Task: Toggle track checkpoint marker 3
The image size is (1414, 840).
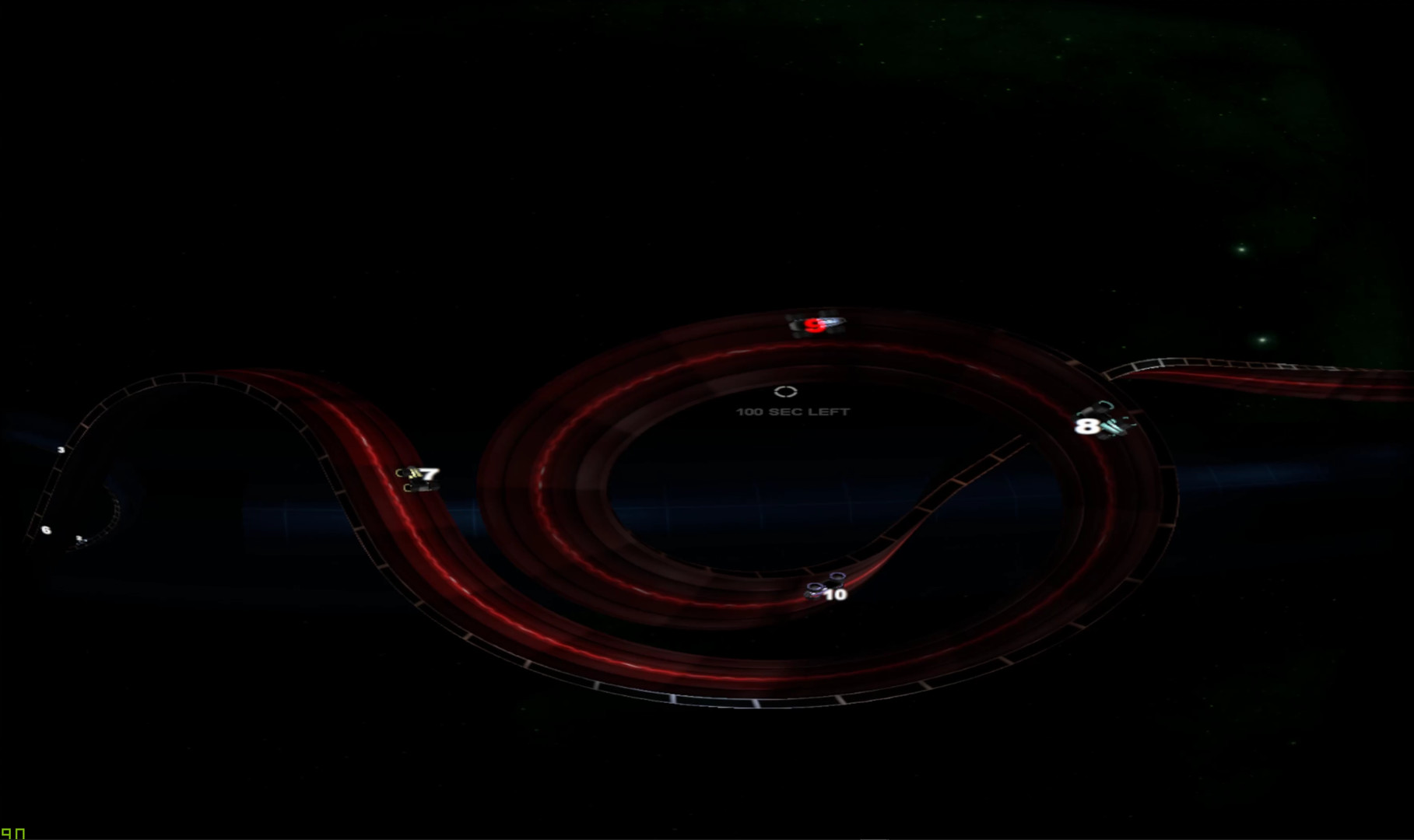Action: pos(61,450)
